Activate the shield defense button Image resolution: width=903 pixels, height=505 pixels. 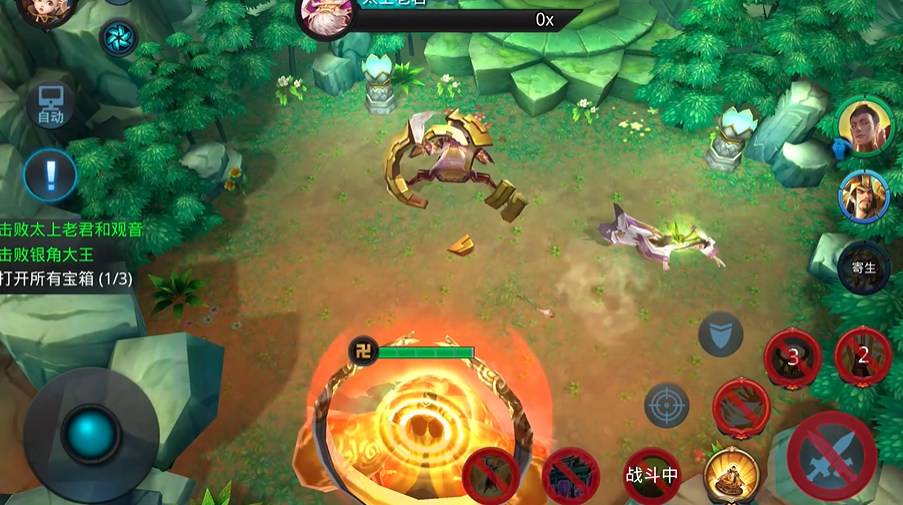click(x=720, y=335)
